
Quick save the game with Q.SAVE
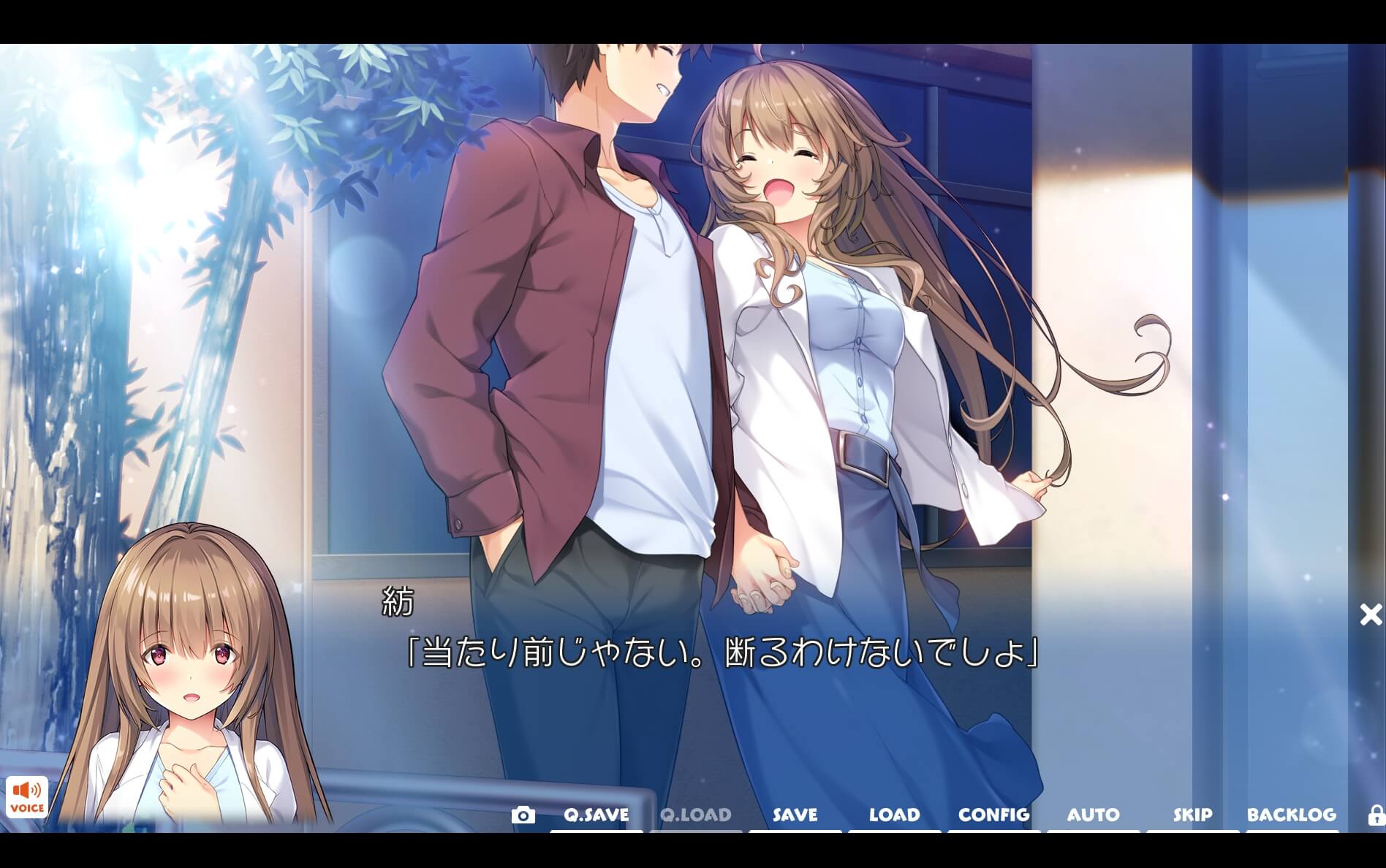click(x=594, y=815)
